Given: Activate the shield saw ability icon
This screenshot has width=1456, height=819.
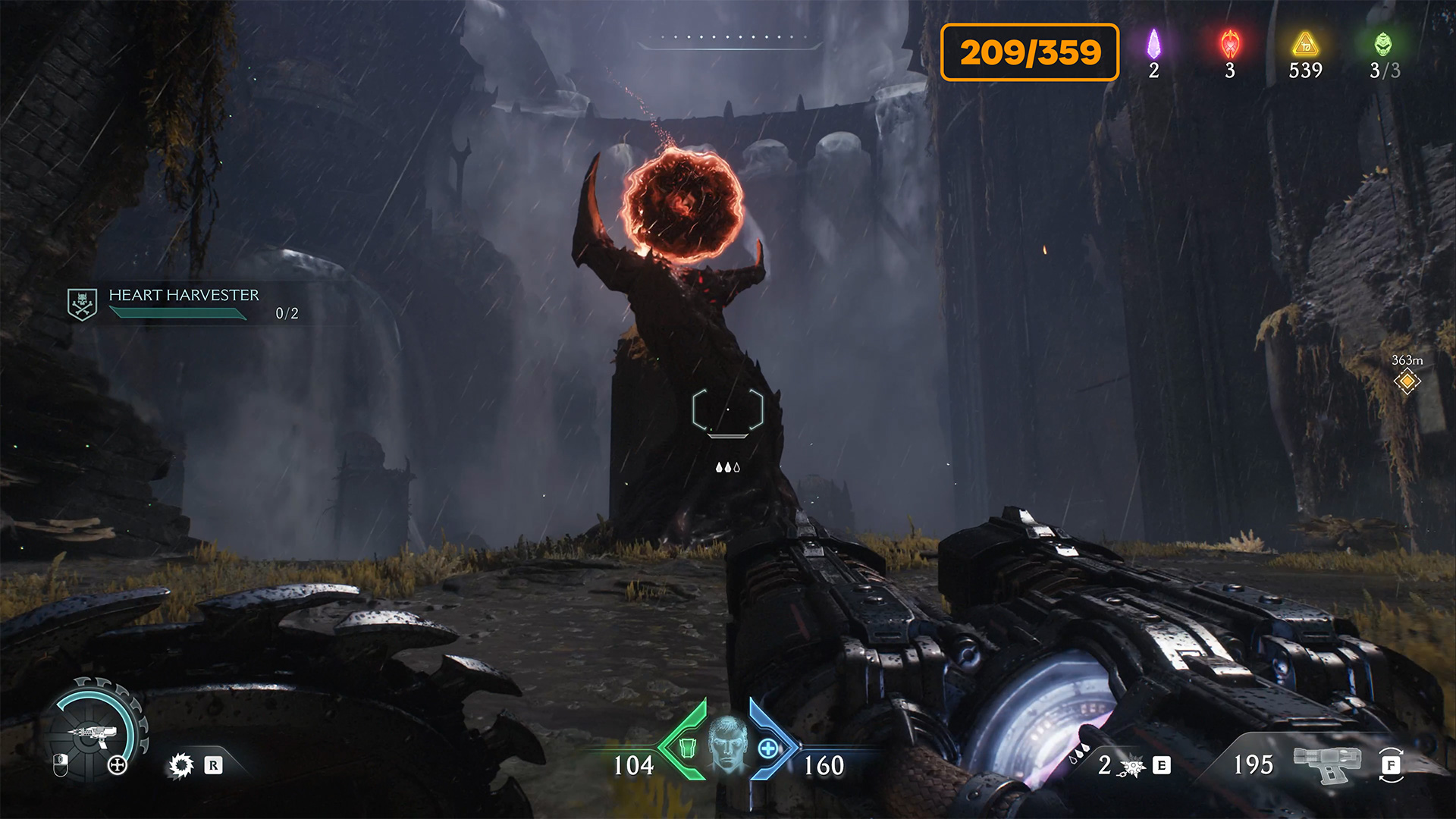Looking at the screenshot, I should (x=181, y=765).
